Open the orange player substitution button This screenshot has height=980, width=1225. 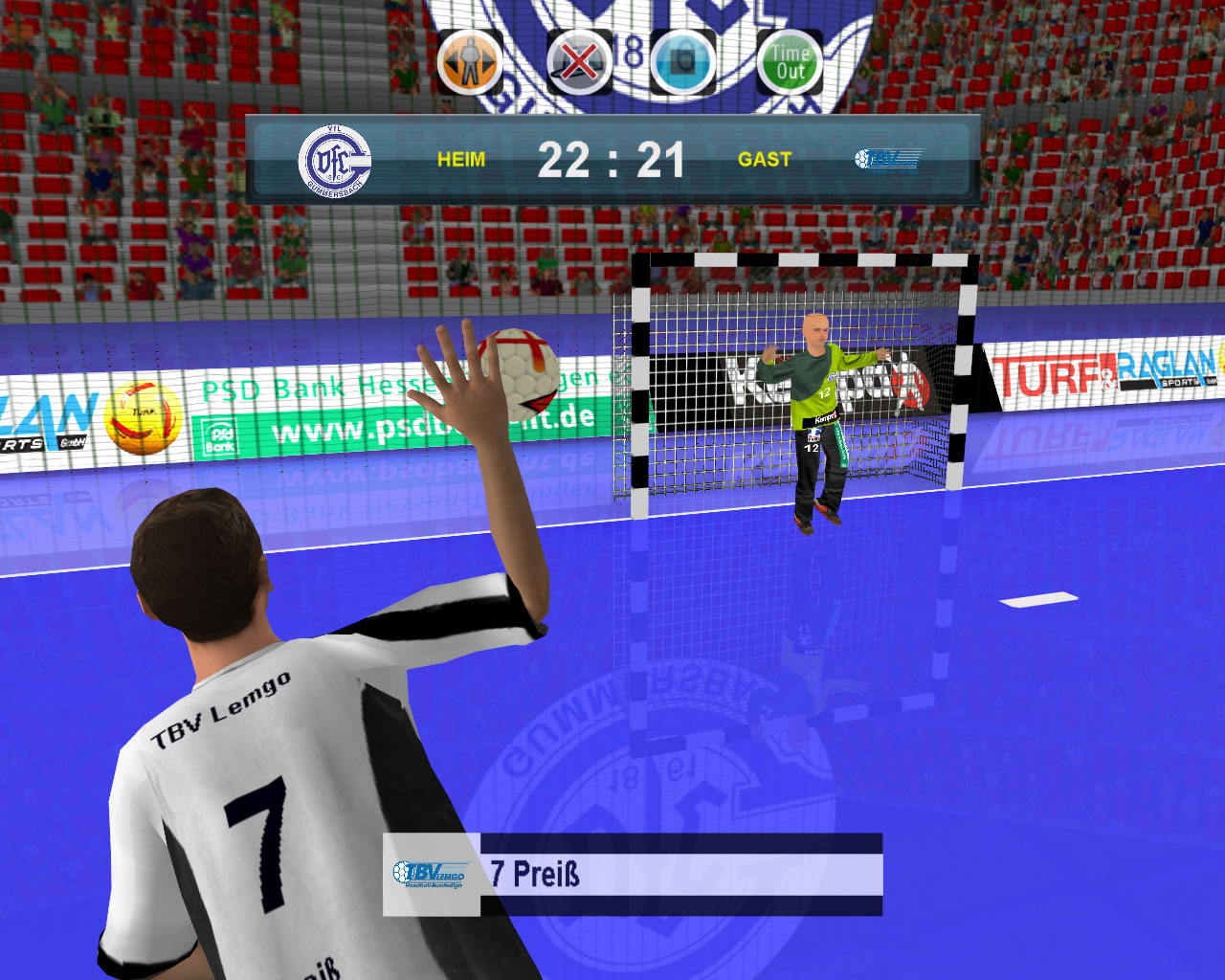470,62
